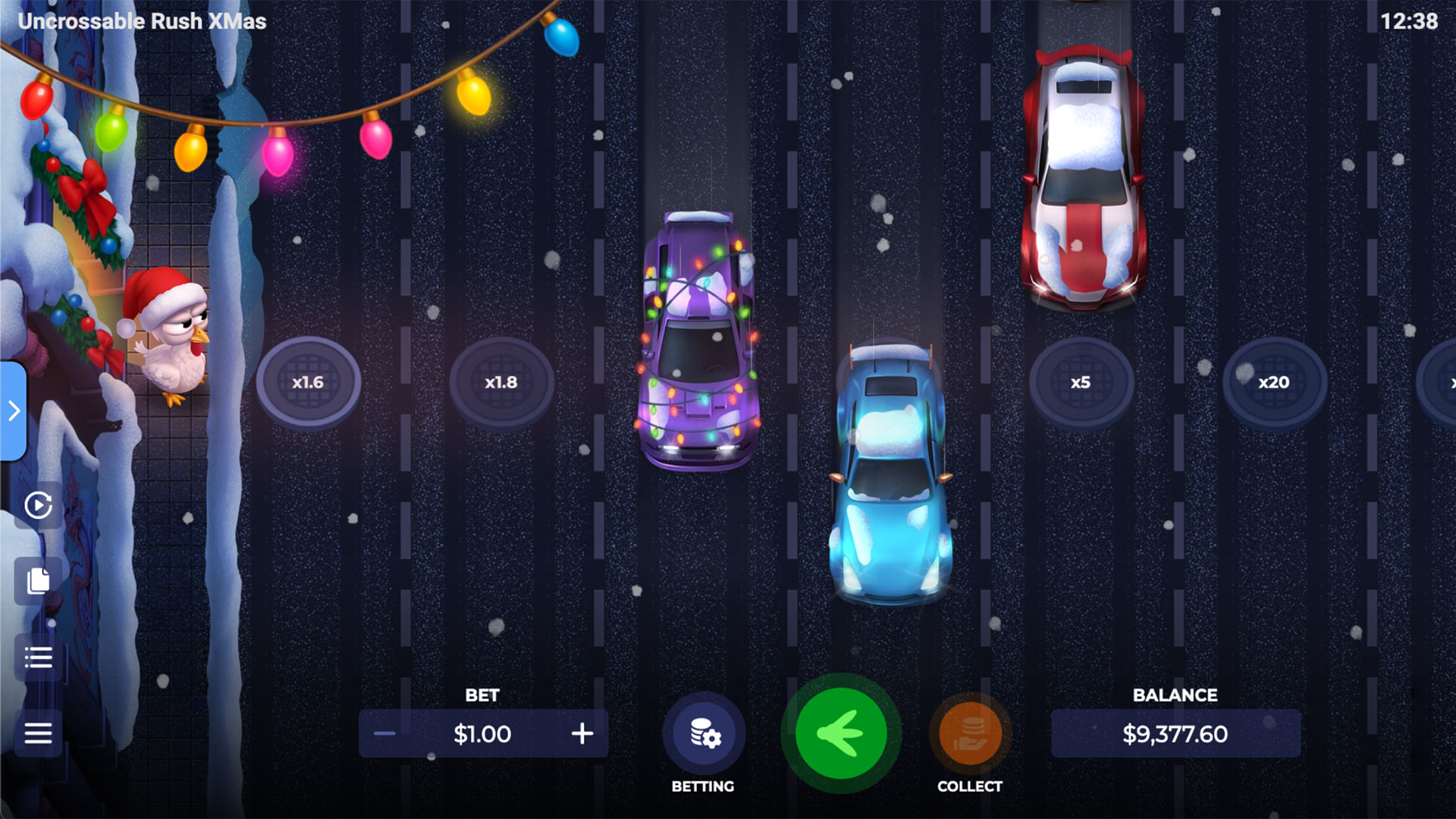Click the green go arrow button
Viewport: 1456px width, 819px height.
click(x=840, y=733)
